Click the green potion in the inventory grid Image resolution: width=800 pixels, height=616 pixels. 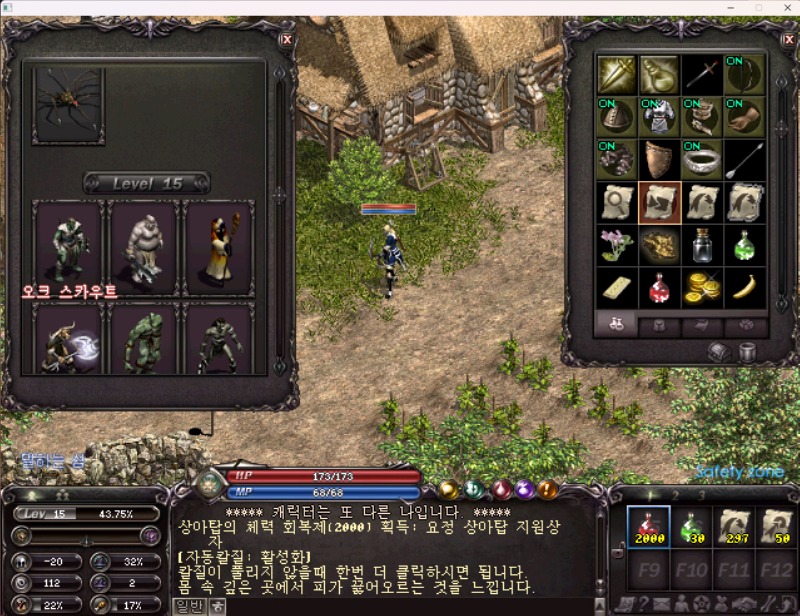(x=744, y=244)
